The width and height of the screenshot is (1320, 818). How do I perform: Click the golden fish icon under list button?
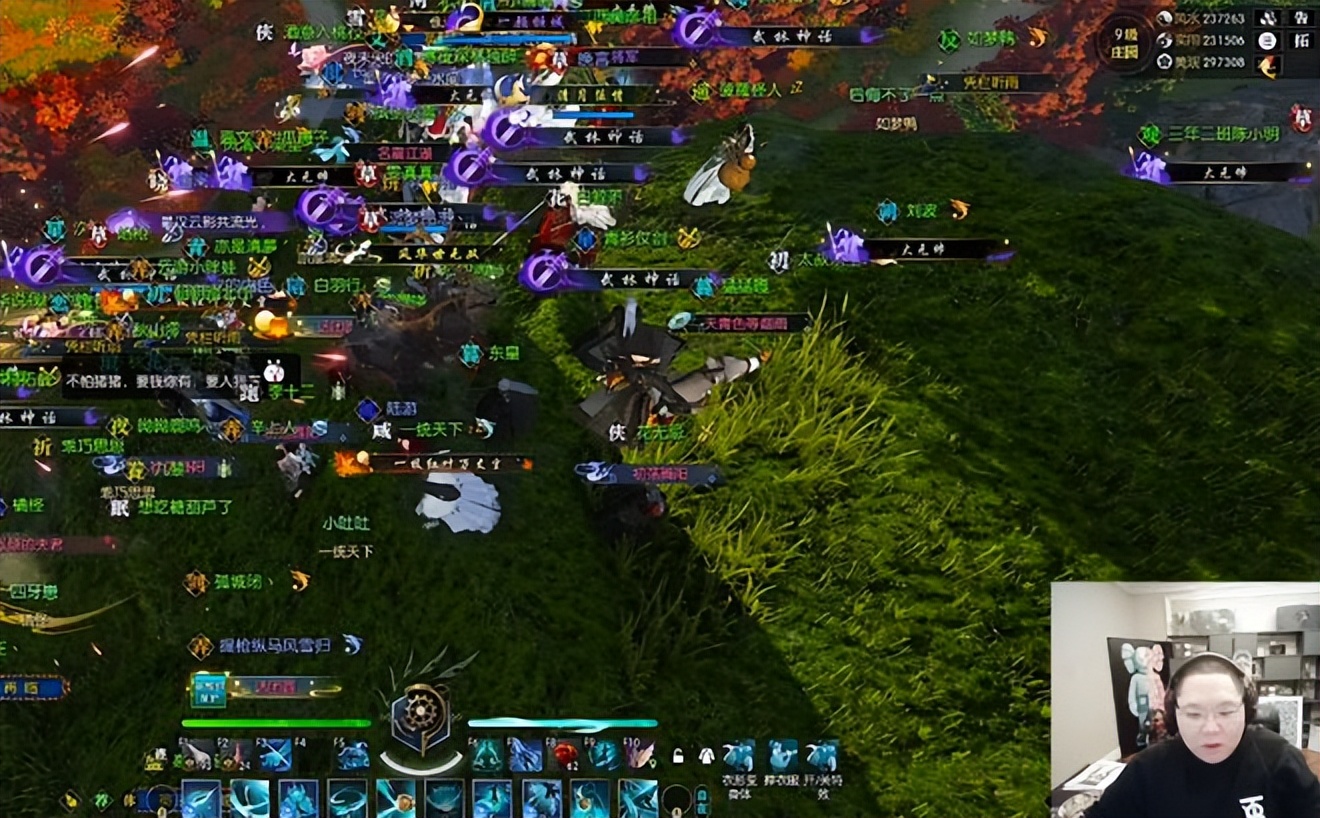pos(1268,66)
